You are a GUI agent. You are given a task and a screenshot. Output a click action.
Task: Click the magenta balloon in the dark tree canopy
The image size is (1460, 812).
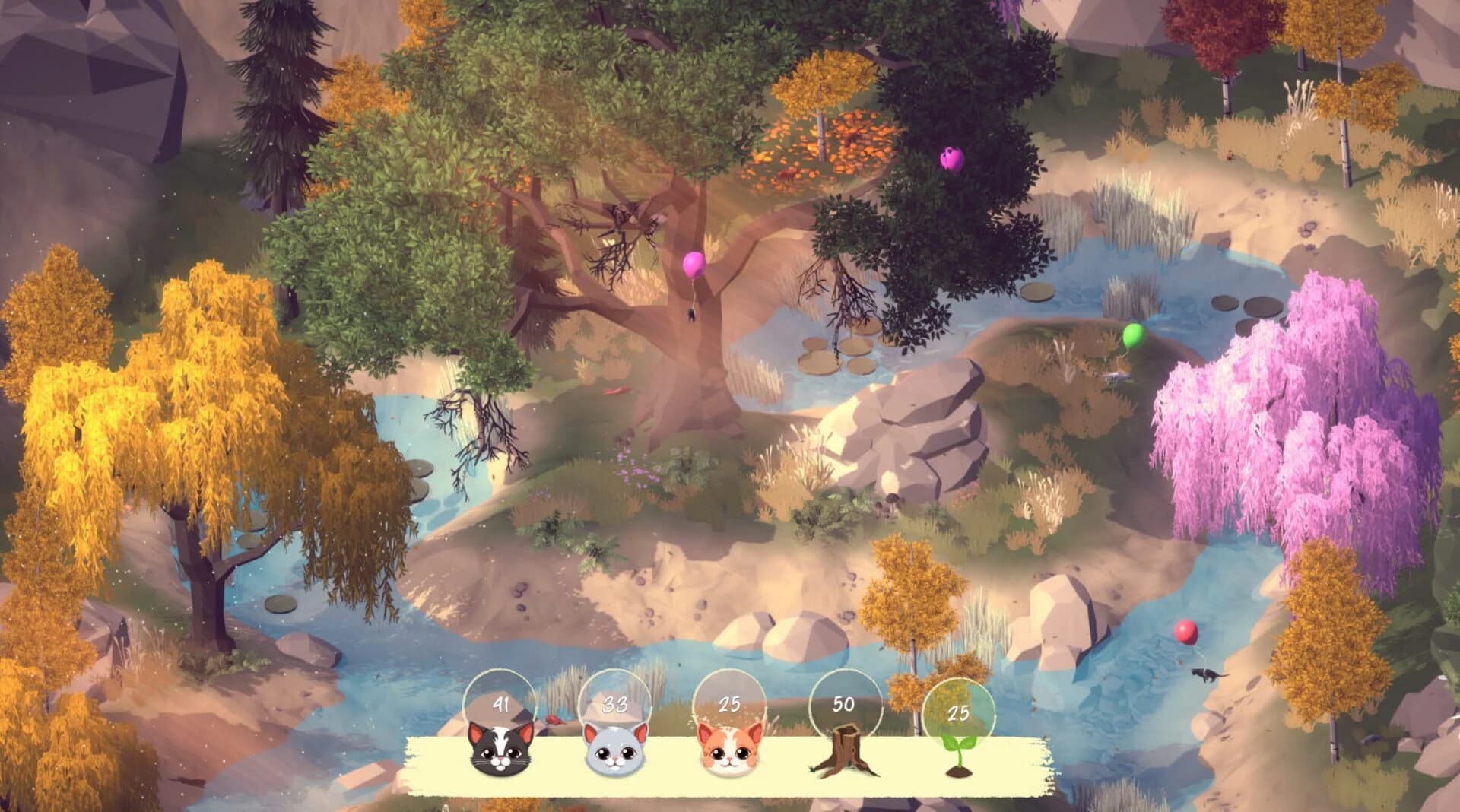(x=951, y=160)
